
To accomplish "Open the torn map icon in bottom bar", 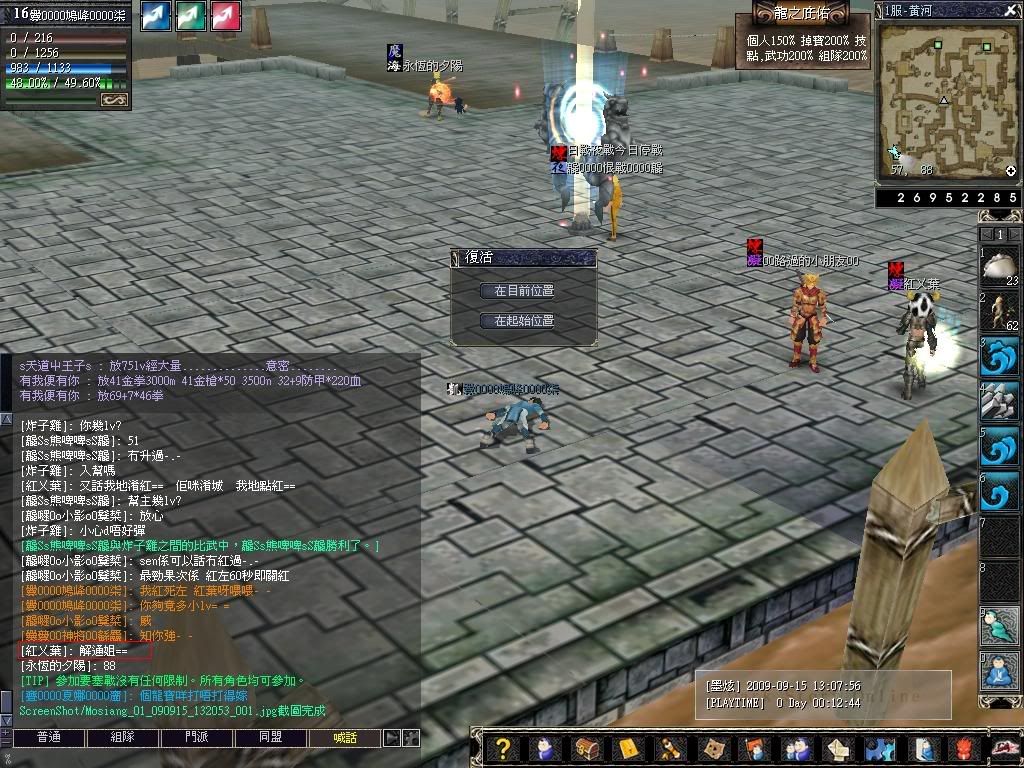I will pyautogui.click(x=714, y=748).
